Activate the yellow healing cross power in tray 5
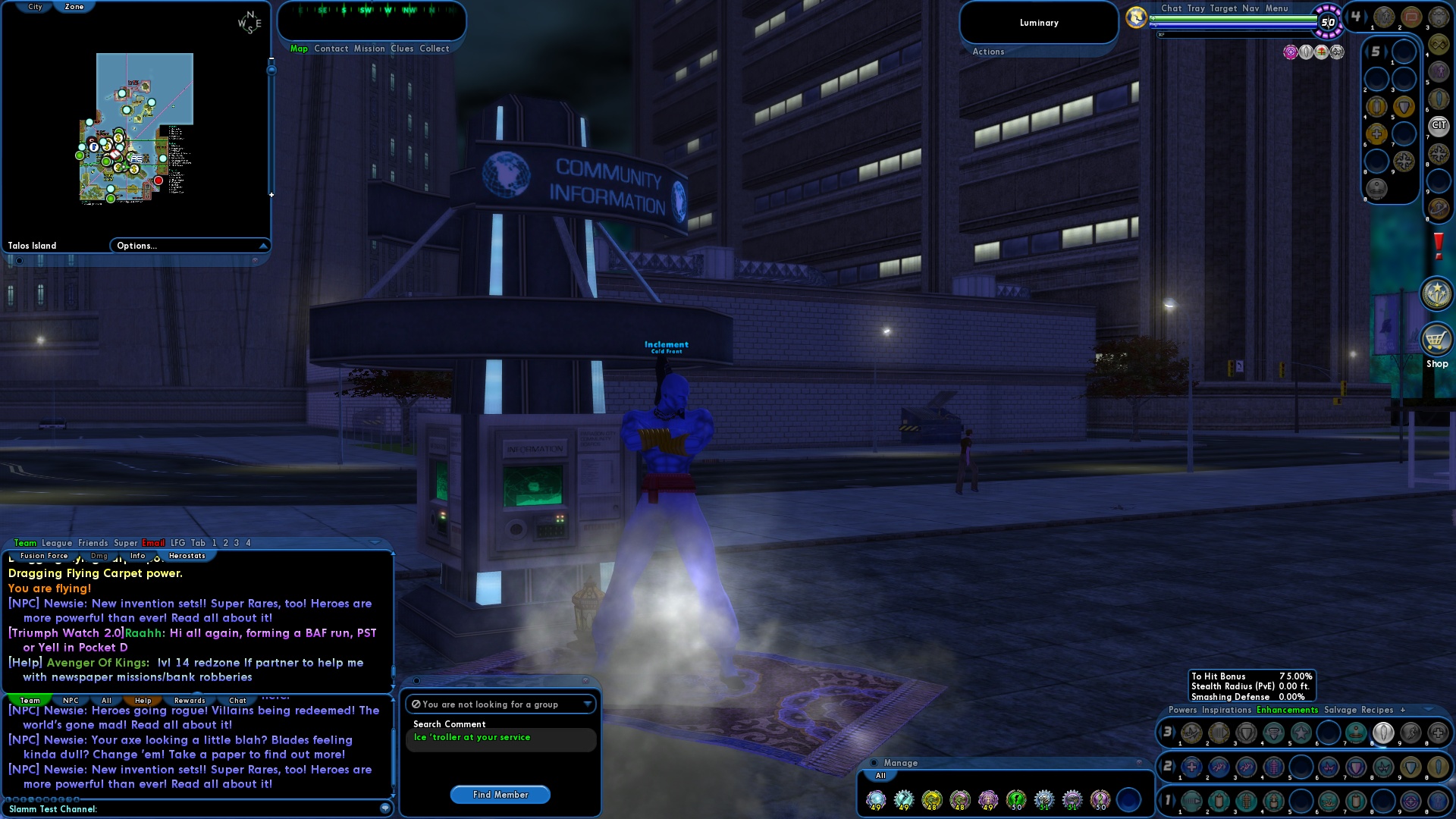1456x819 pixels. (x=1376, y=134)
